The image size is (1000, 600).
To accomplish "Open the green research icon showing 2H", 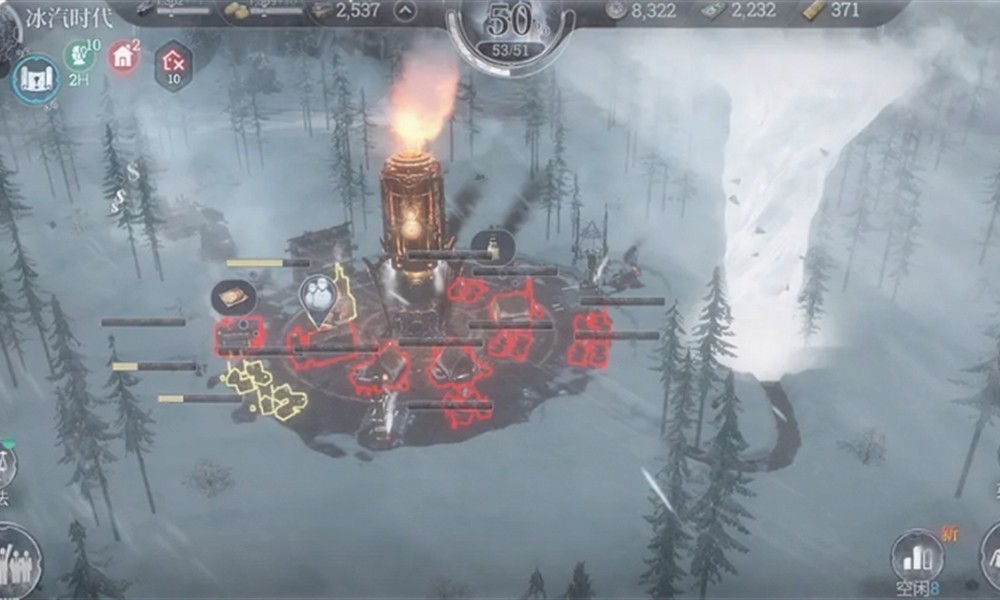I will (x=79, y=55).
